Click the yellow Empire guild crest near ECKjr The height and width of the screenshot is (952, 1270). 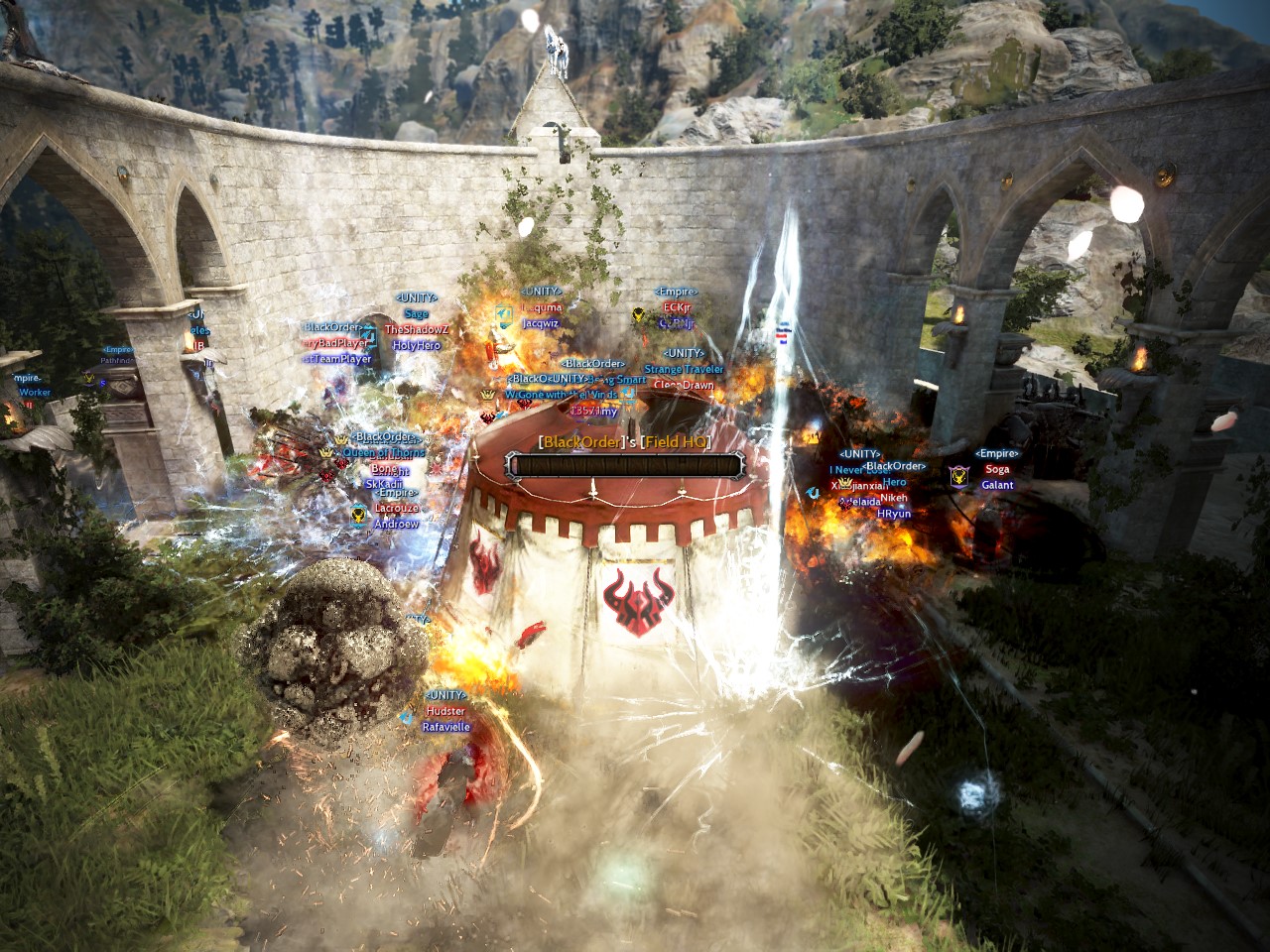click(x=638, y=315)
